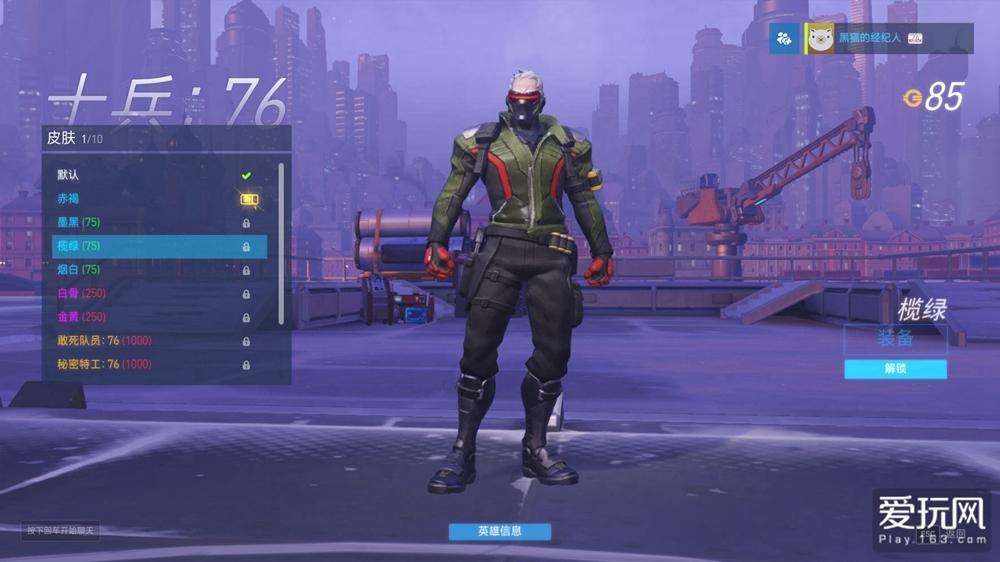Screen dimensions: 1000x562
Task: Click the chat prompt box
Action: tap(62, 530)
